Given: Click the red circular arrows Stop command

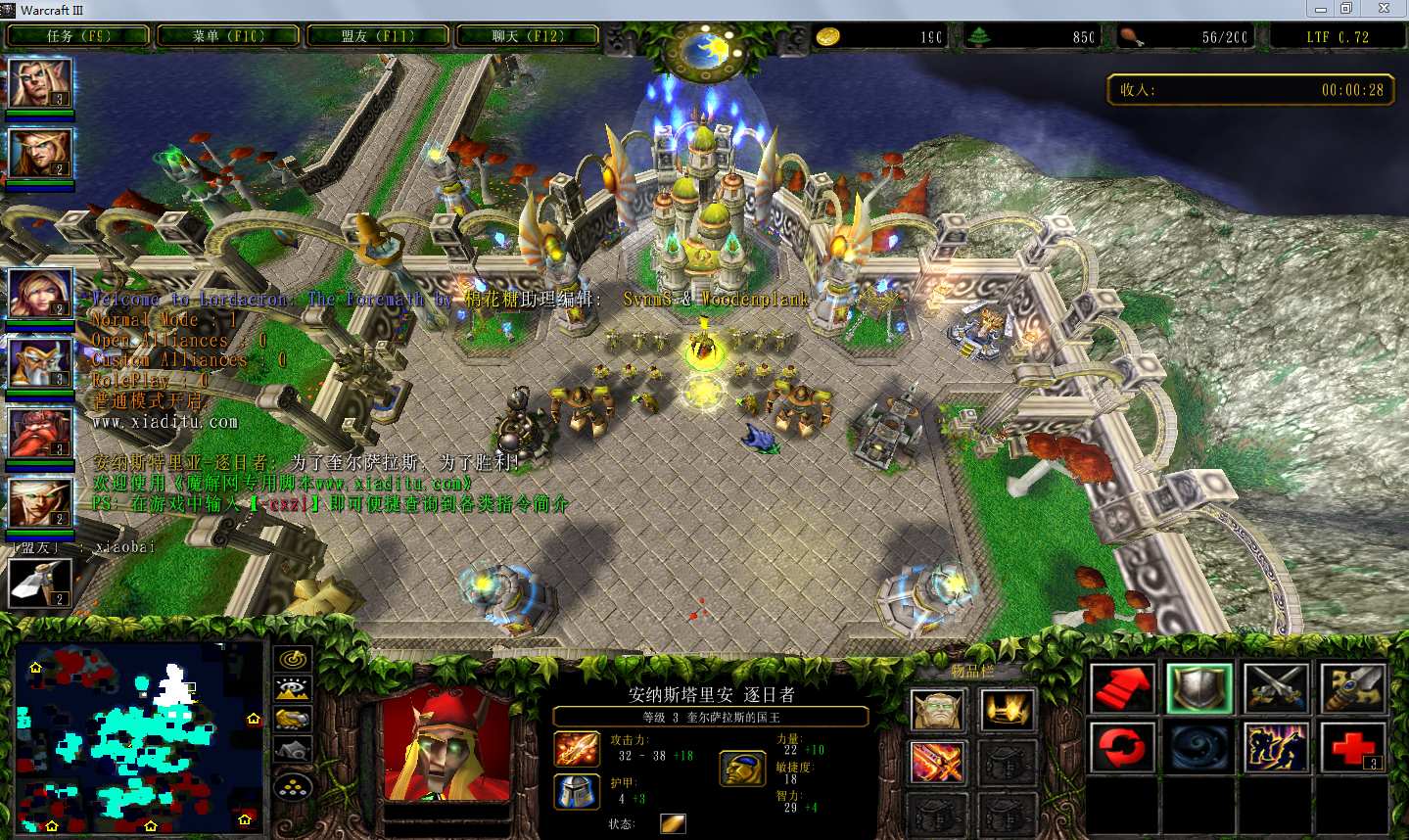Looking at the screenshot, I should coord(1122,748).
